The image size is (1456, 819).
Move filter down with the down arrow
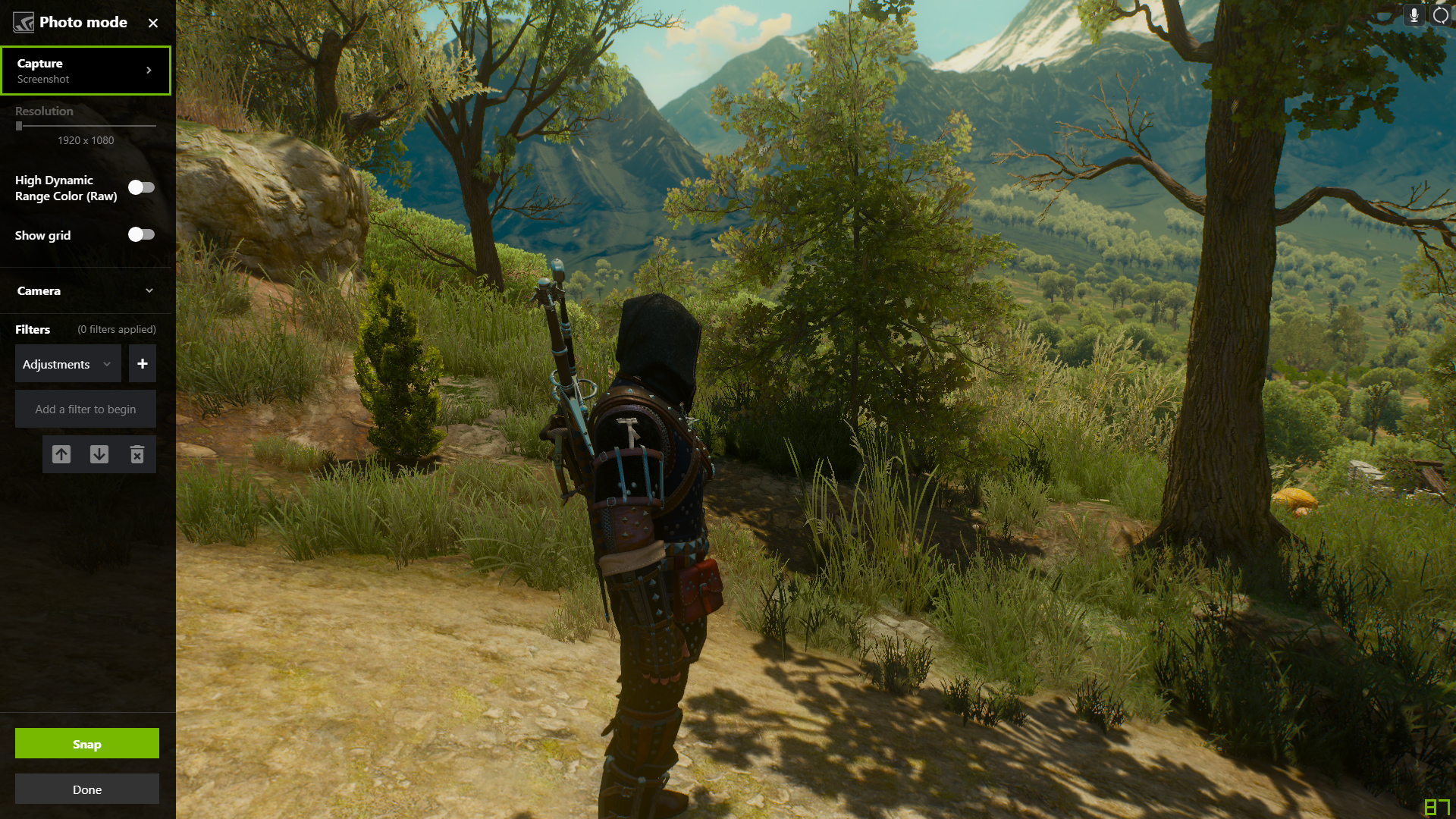point(99,454)
